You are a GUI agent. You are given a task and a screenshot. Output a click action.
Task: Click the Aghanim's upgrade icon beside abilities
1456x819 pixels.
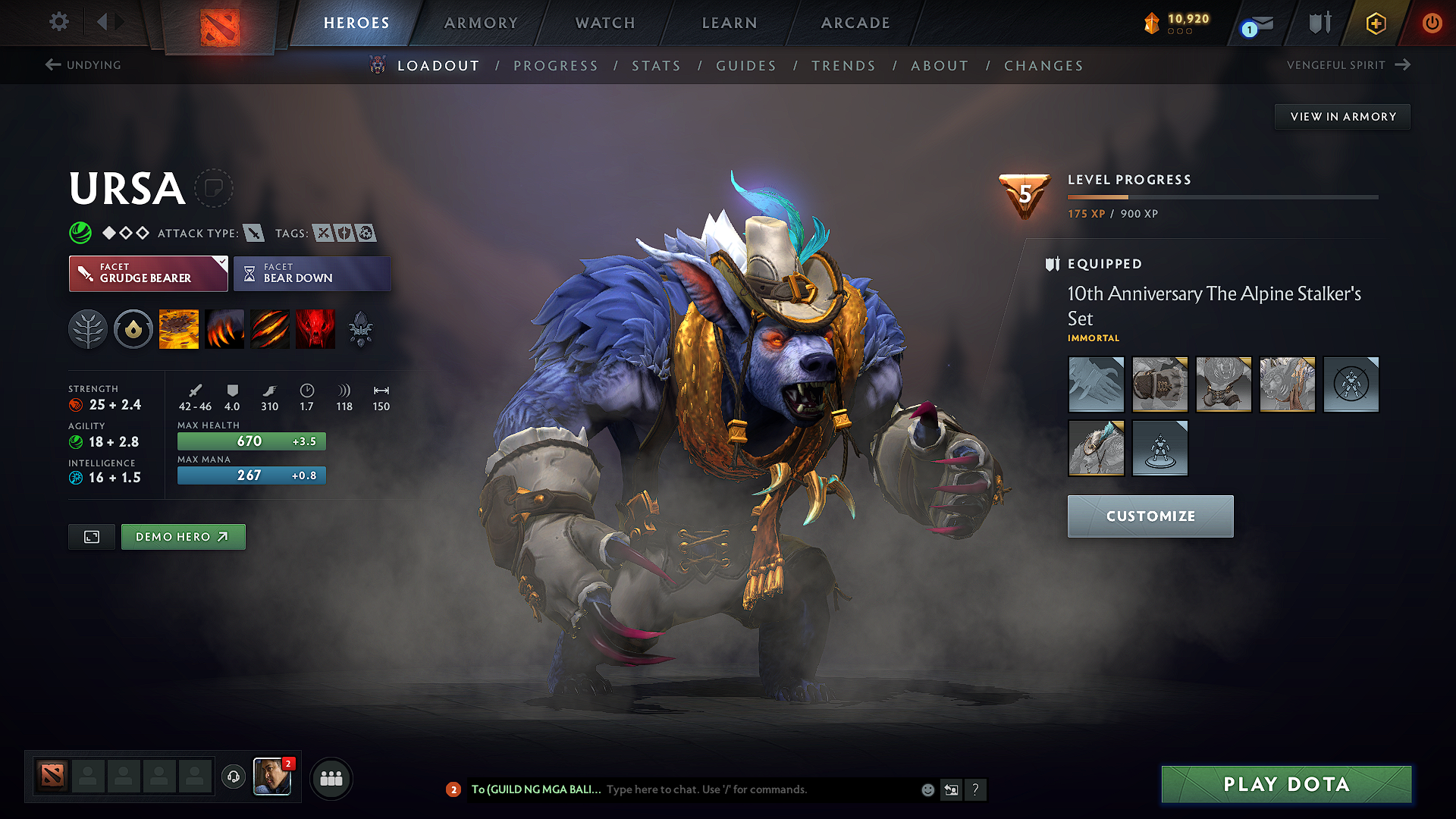pyautogui.click(x=361, y=328)
